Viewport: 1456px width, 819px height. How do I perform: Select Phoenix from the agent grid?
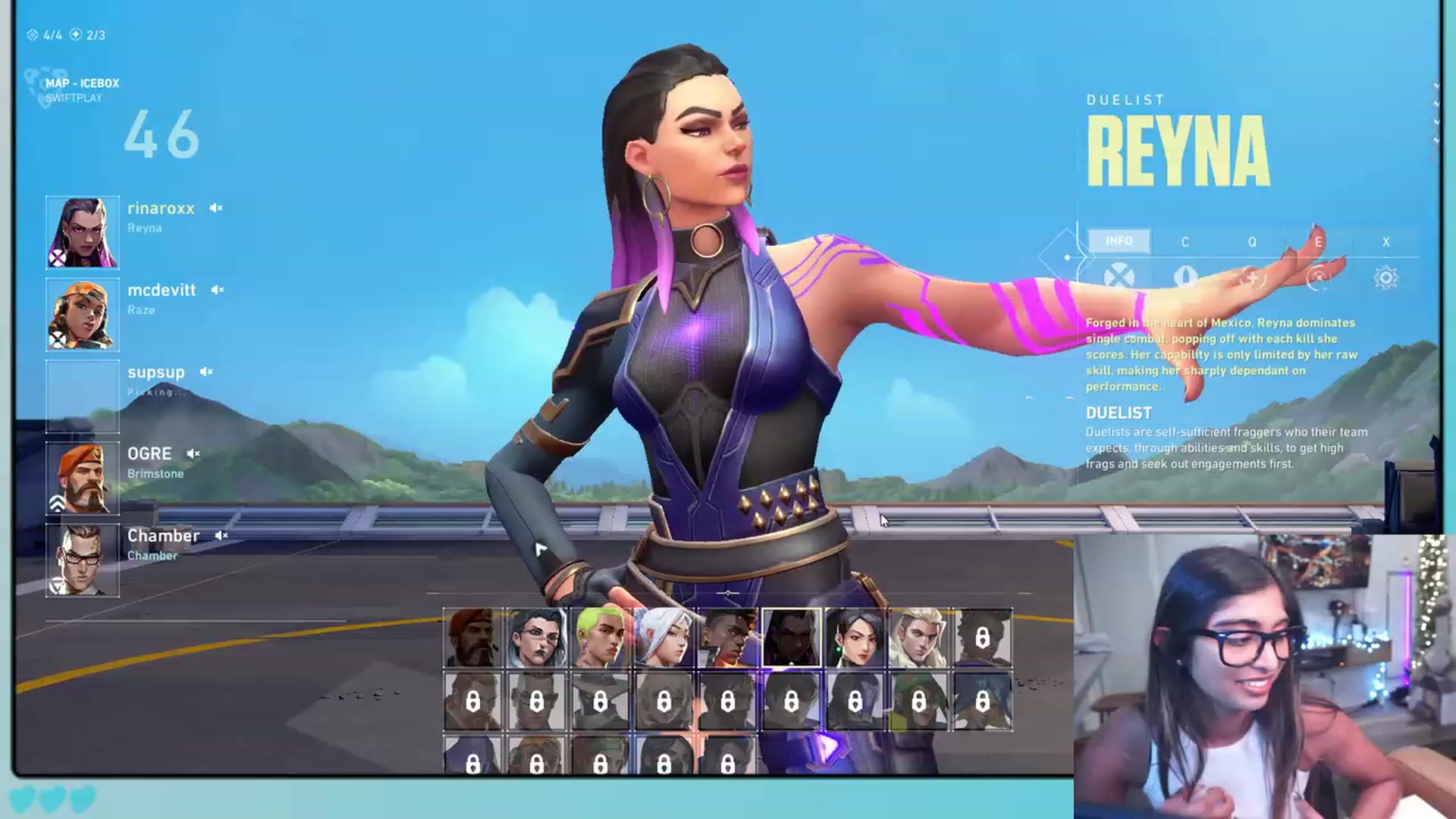(x=727, y=638)
